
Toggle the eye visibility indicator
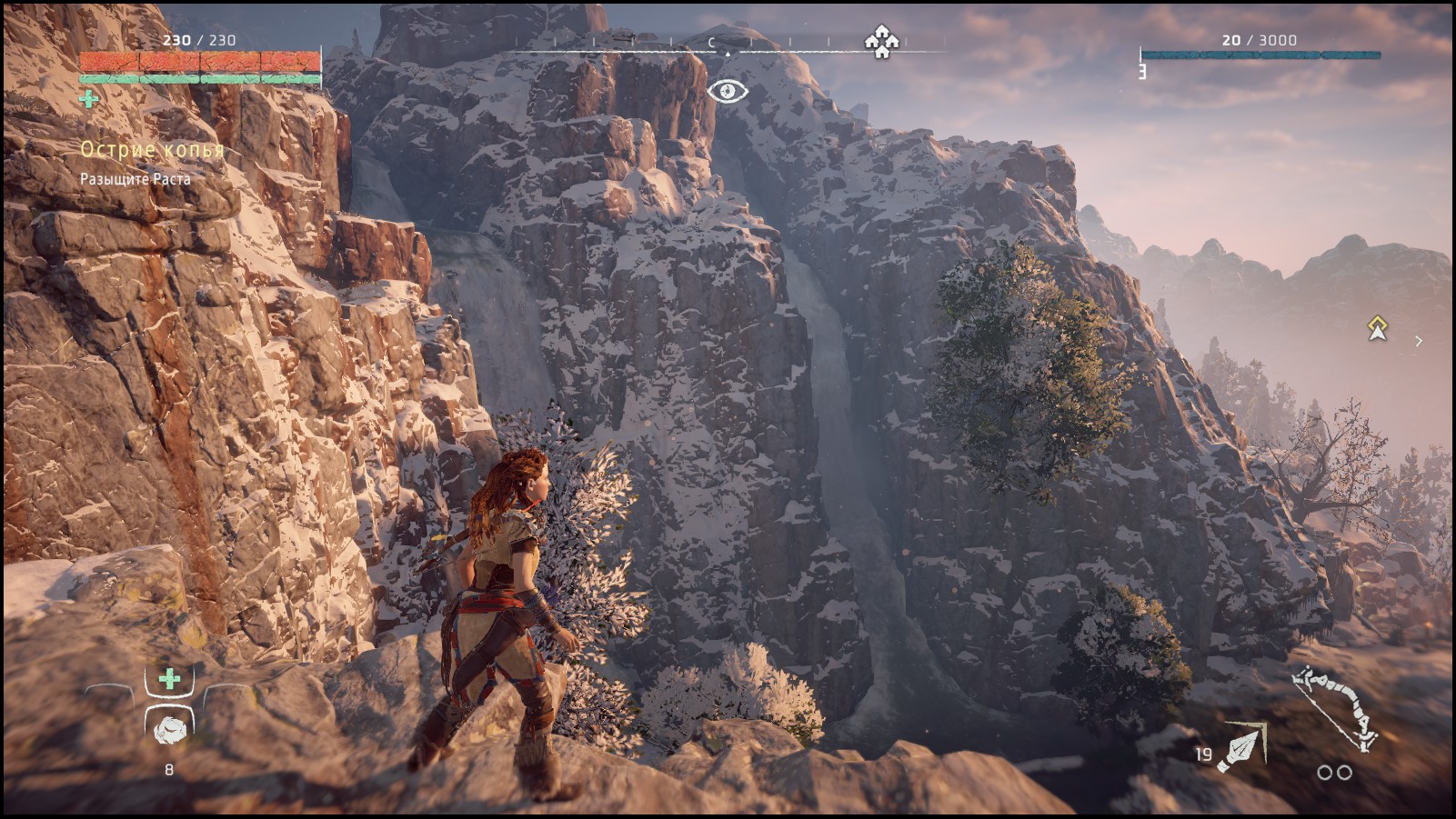pos(728,91)
